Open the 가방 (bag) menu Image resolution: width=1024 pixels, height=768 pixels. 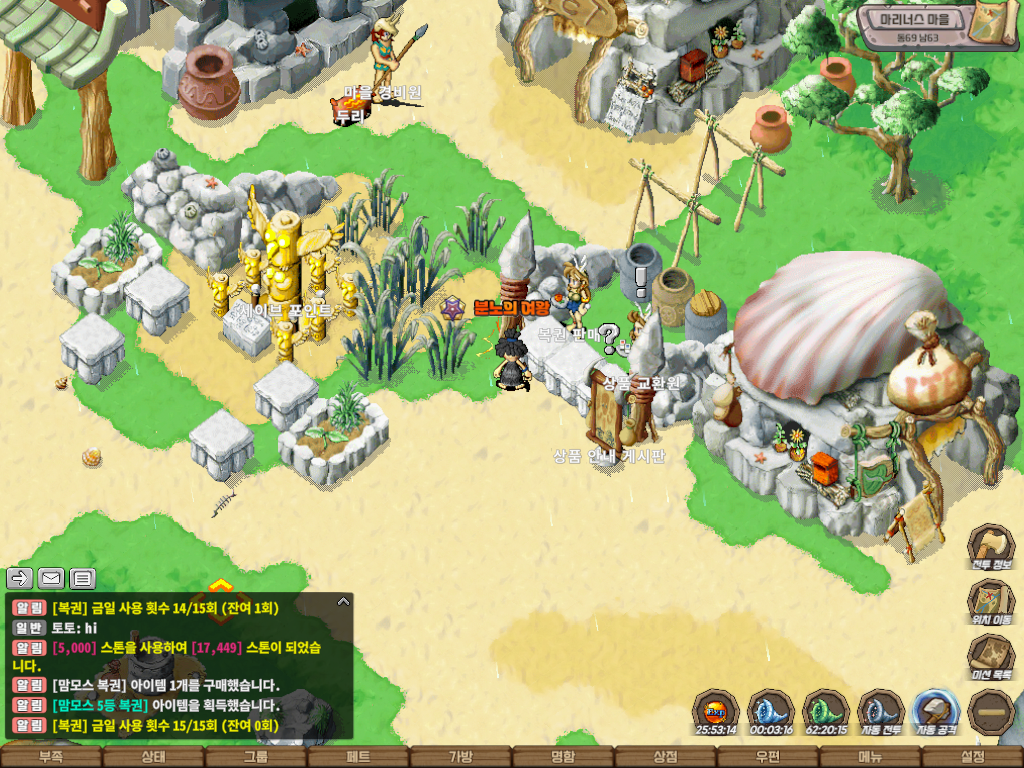click(461, 757)
